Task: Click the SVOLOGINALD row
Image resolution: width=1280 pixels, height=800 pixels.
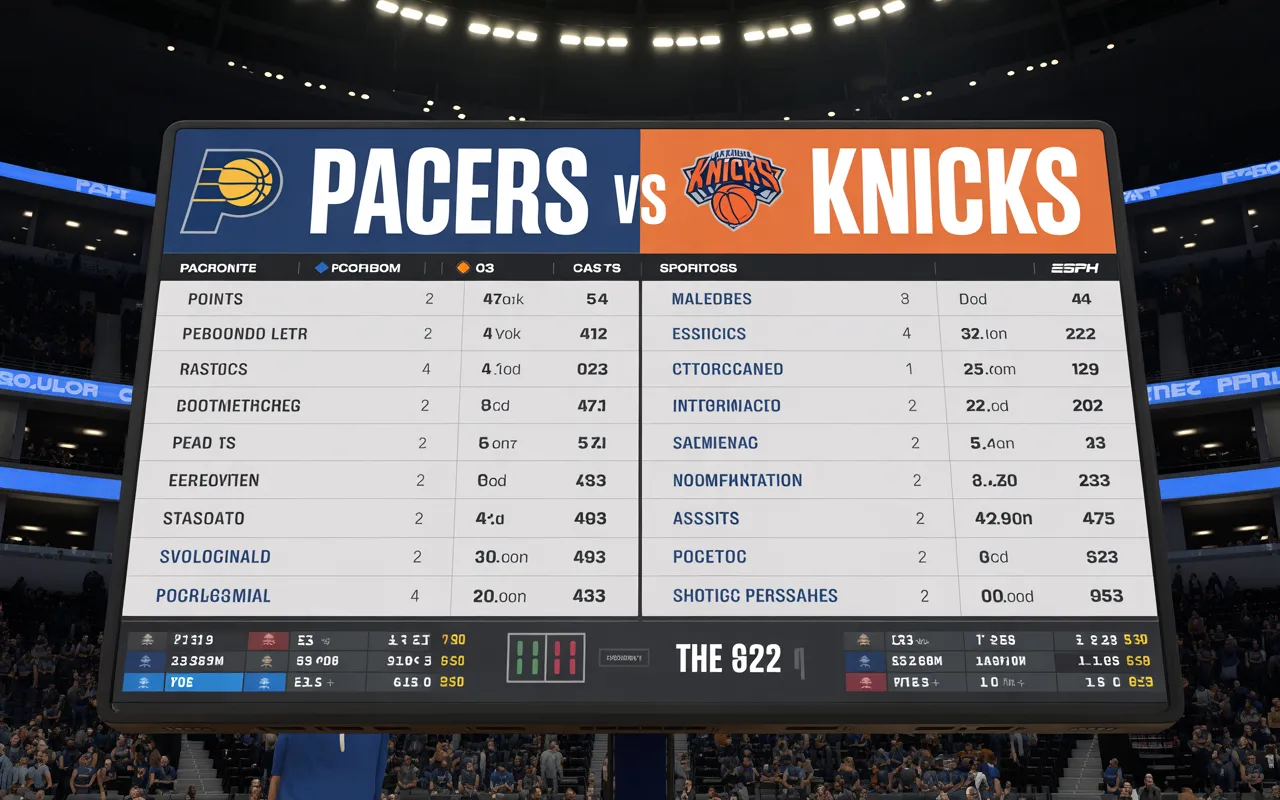Action: (215, 557)
